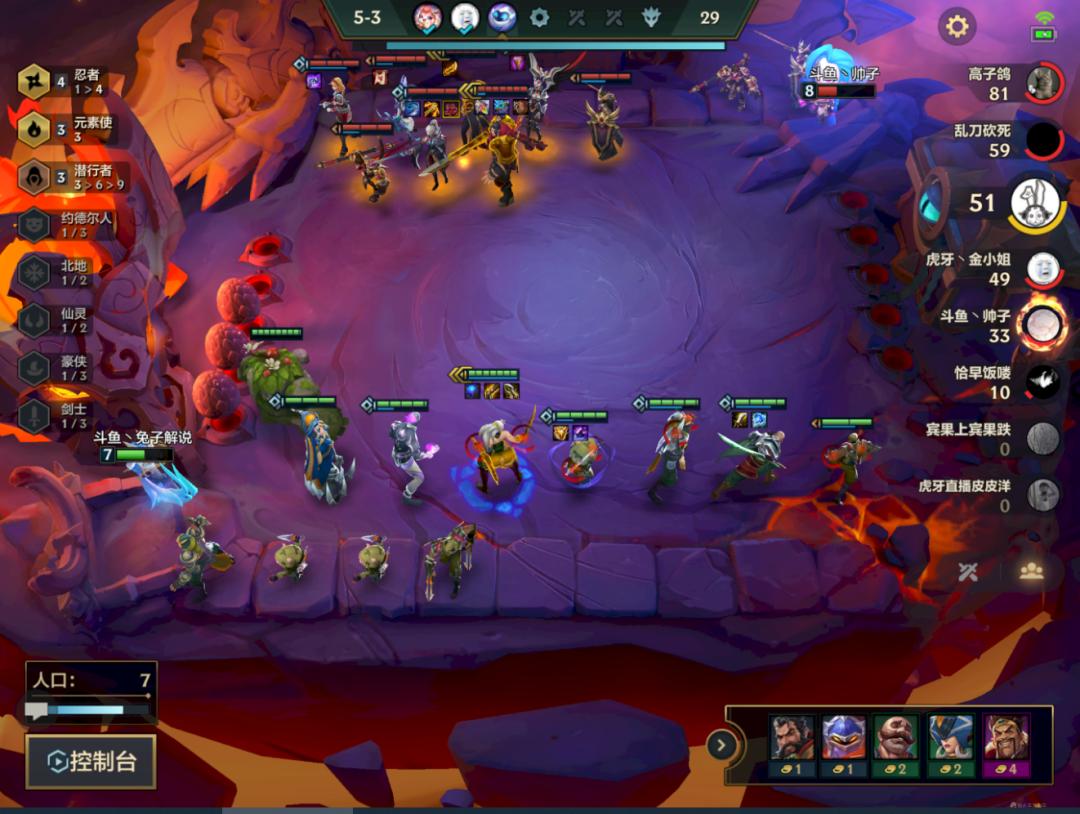Buy the Draven card costing 4 gold
This screenshot has height=814, width=1080.
pyautogui.click(x=1005, y=745)
